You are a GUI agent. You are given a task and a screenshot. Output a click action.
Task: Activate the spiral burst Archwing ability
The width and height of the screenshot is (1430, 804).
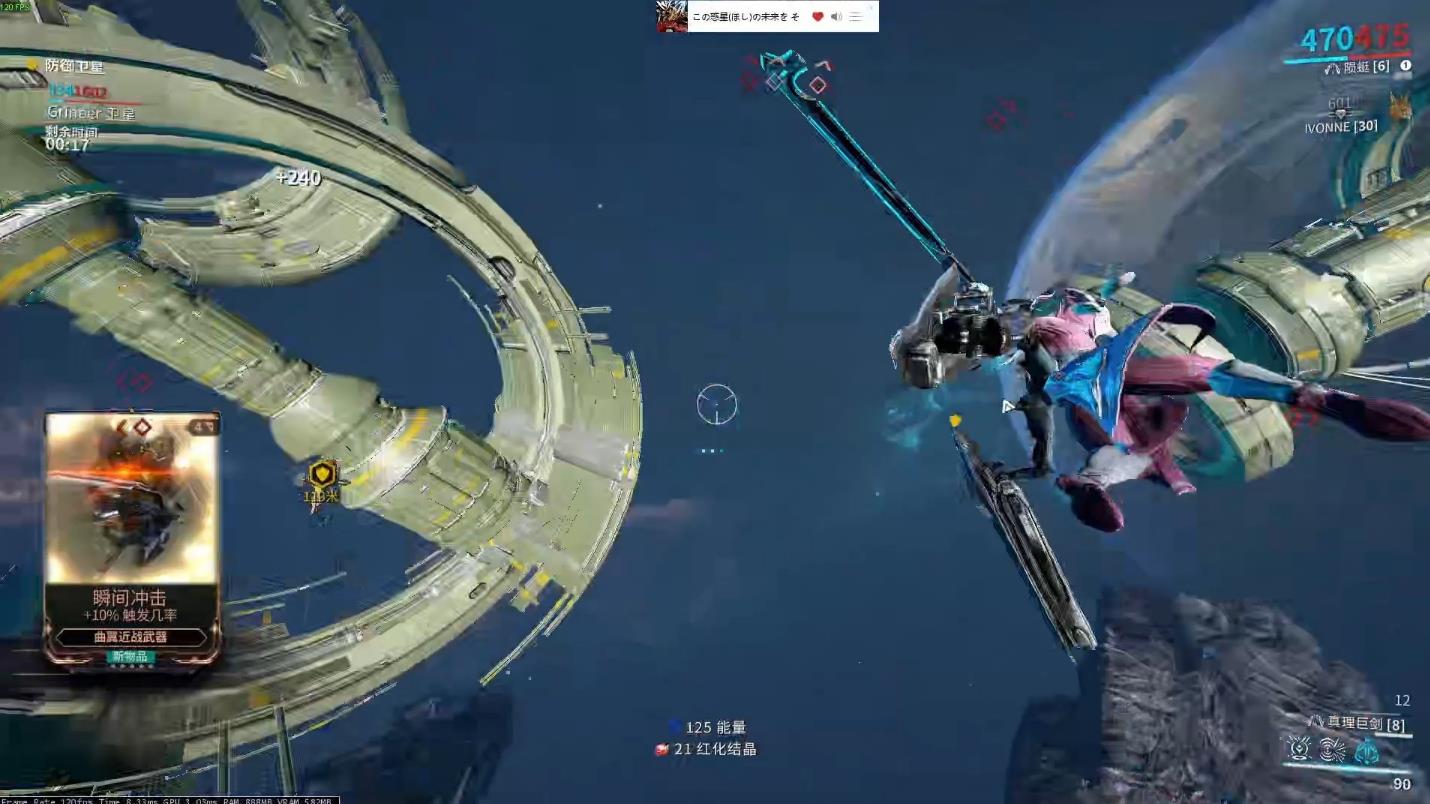(x=1332, y=749)
